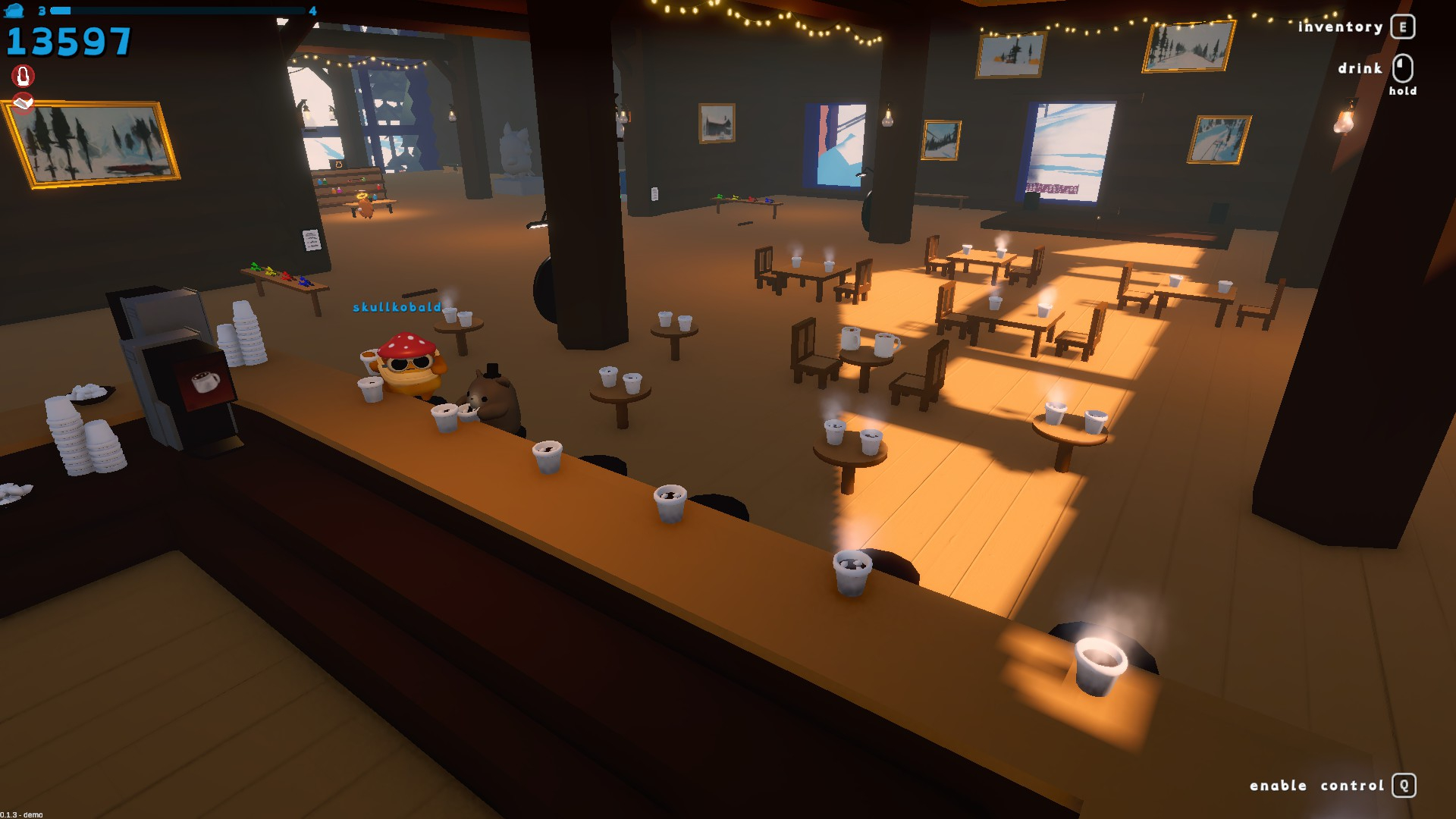Image resolution: width=1456 pixels, height=819 pixels.
Task: Click the red mitten status icon
Action: coord(23,76)
